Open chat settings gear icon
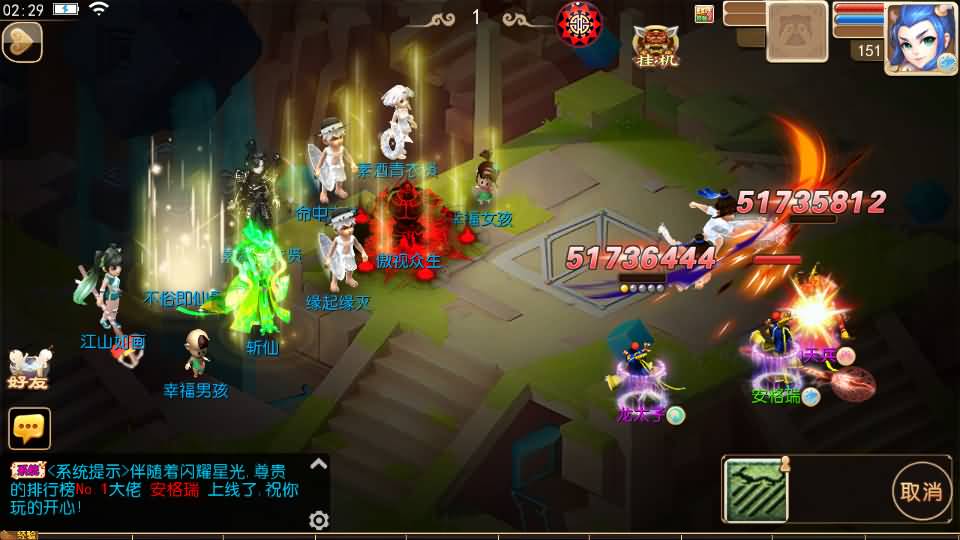The image size is (960, 540). 319,520
